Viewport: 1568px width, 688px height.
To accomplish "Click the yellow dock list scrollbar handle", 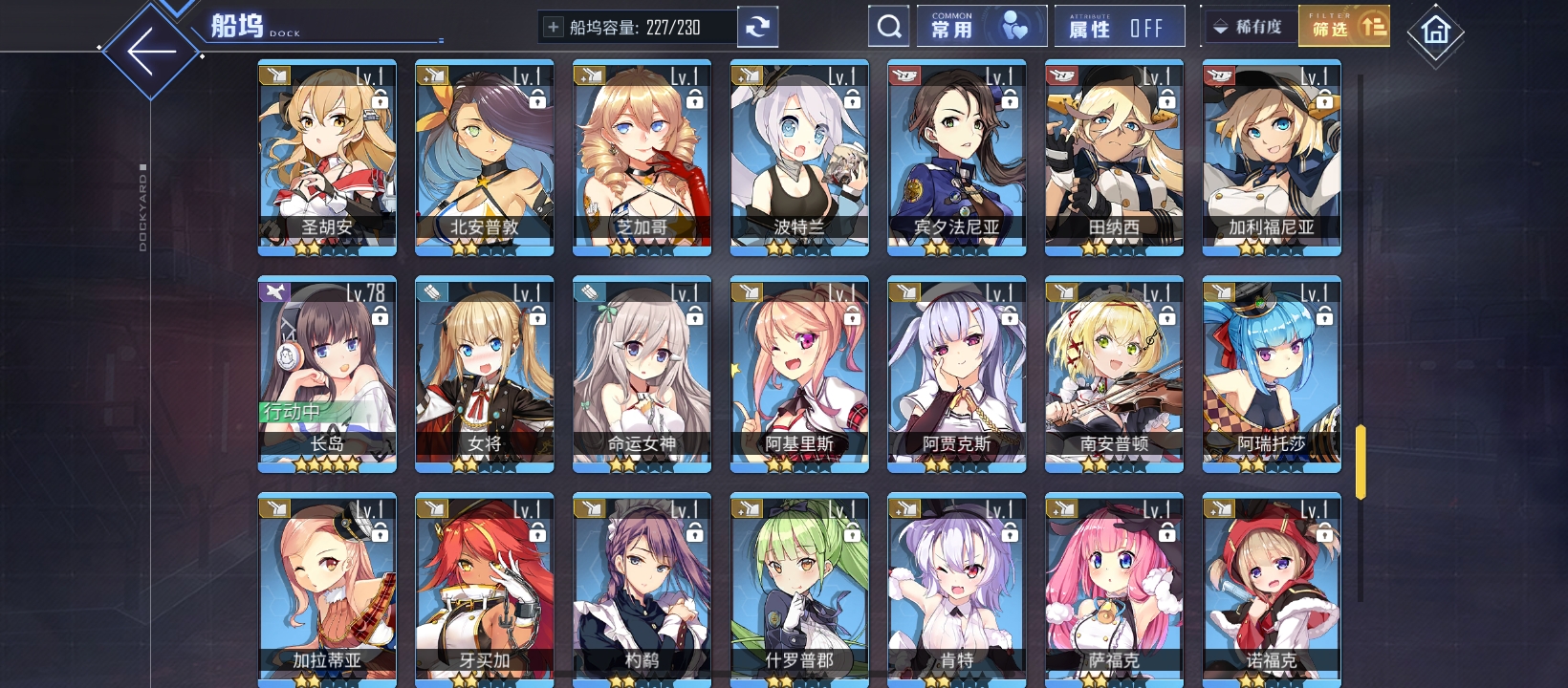I will pyautogui.click(x=1361, y=462).
